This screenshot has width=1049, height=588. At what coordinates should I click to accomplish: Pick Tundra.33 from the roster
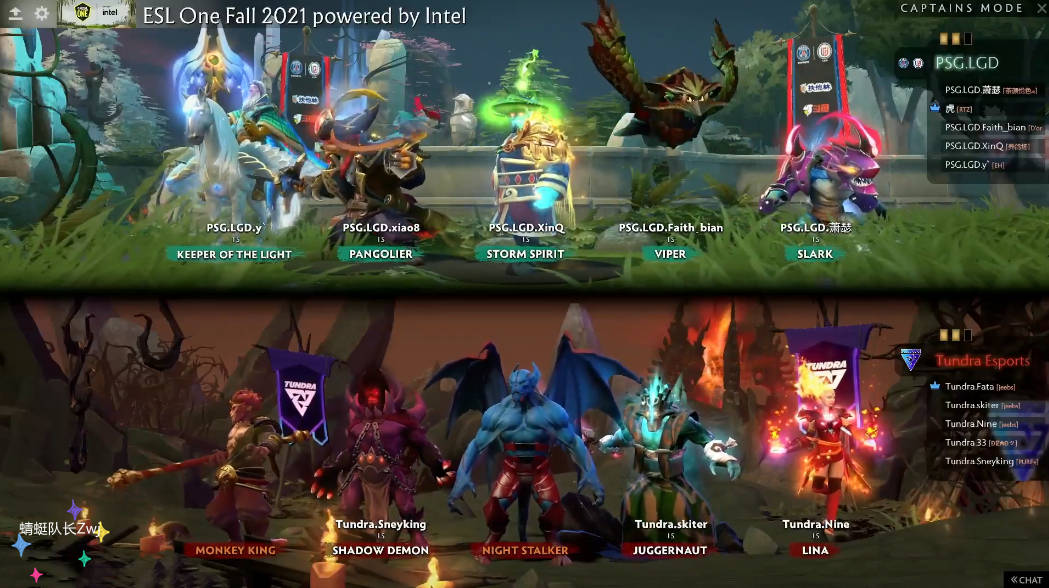(966, 442)
